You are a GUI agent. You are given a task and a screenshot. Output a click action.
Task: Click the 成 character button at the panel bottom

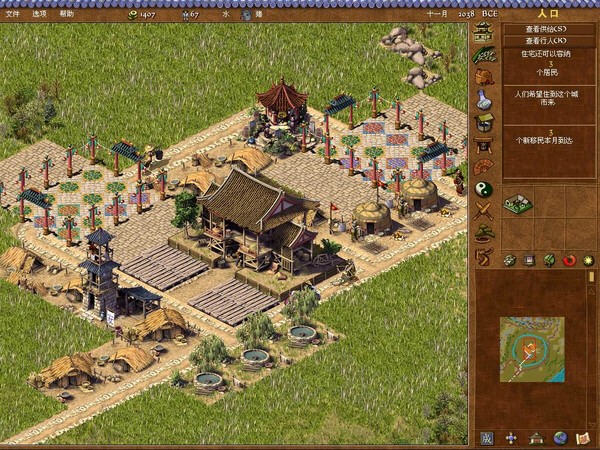[x=486, y=438]
